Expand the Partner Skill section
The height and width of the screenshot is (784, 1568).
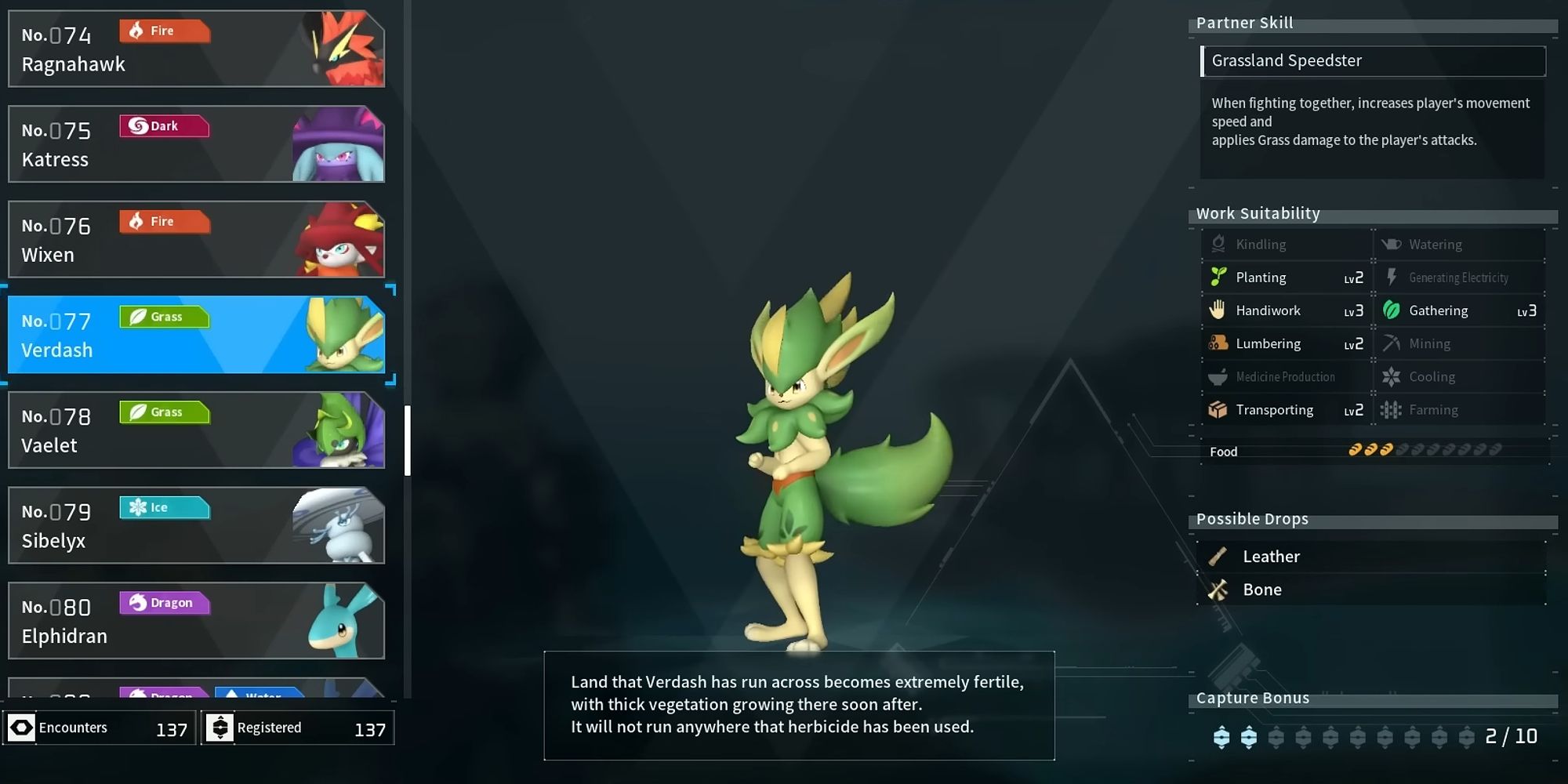[1244, 23]
